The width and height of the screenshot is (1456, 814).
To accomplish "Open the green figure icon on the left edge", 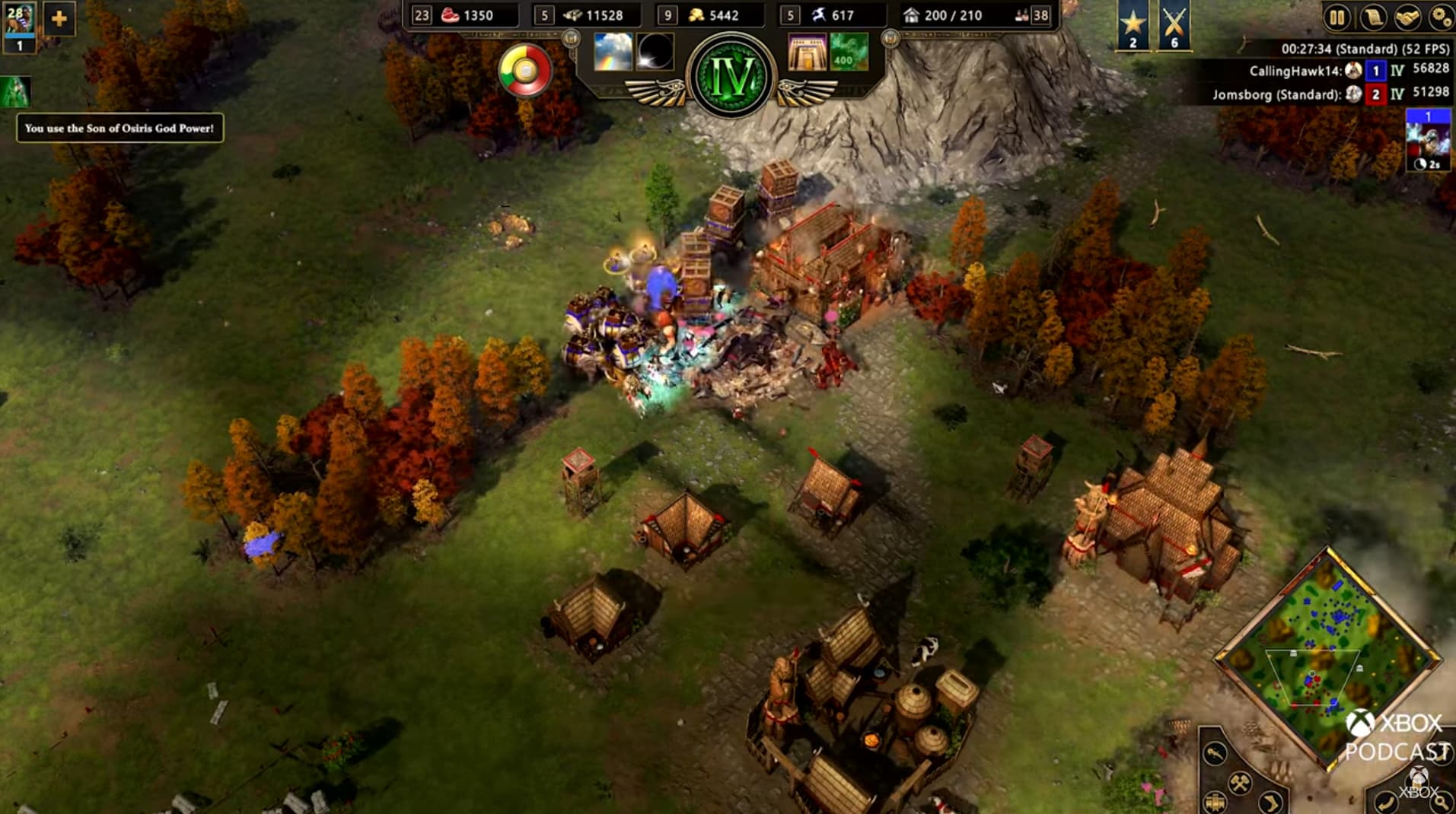I will point(15,92).
